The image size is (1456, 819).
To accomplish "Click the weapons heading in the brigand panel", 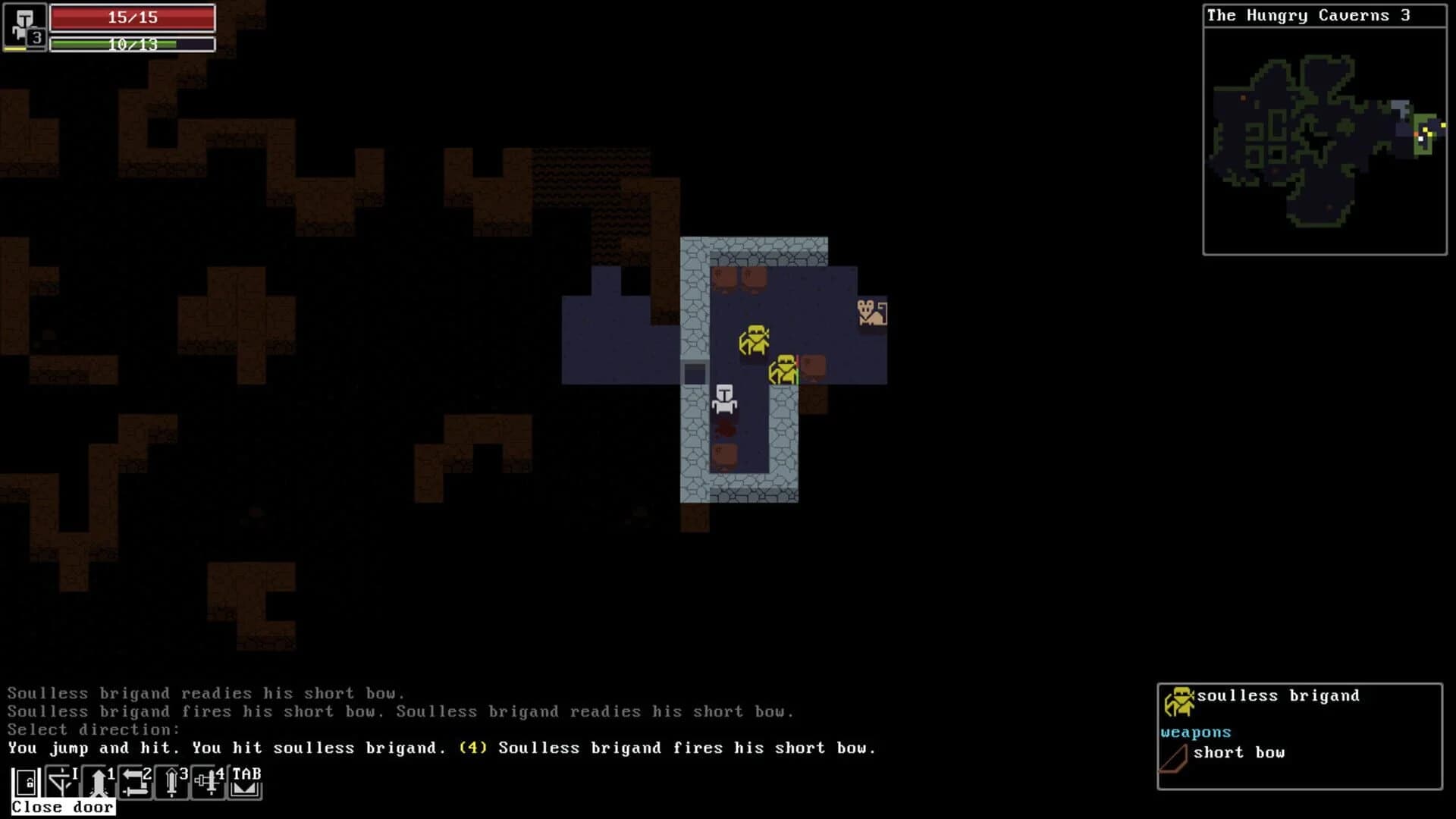I will pyautogui.click(x=1194, y=732).
